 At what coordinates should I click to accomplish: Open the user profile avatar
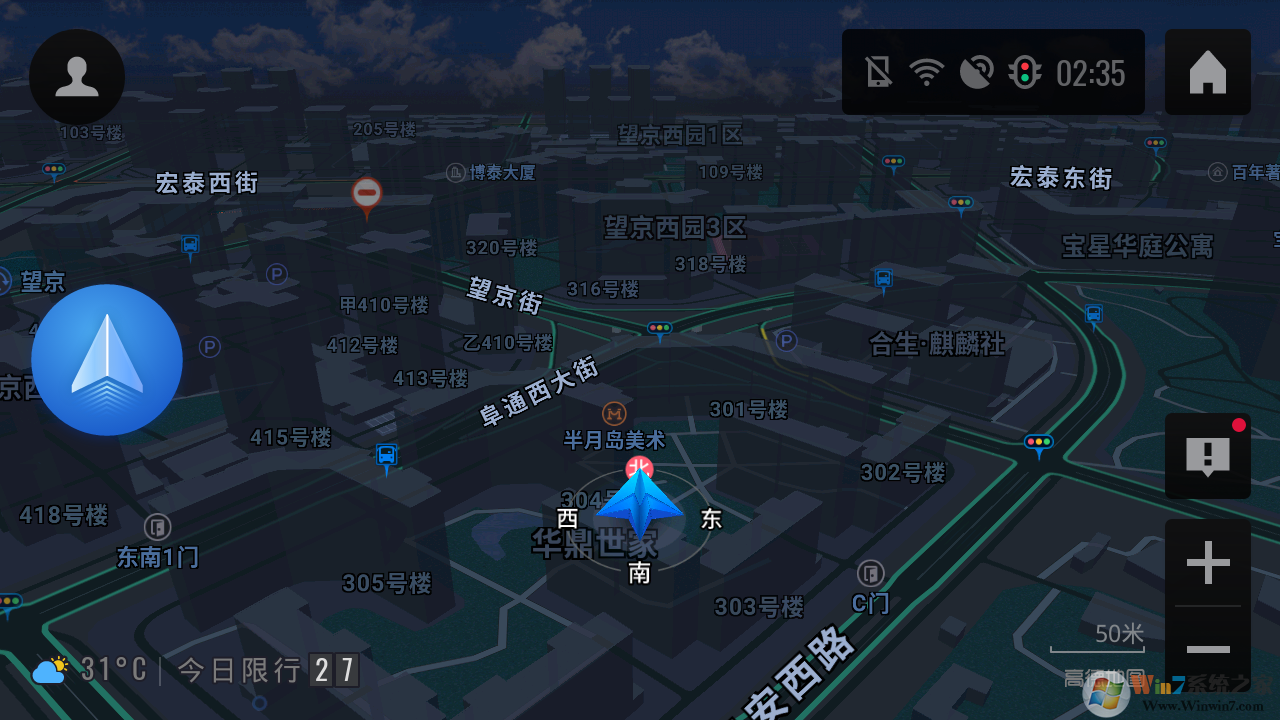pos(77,75)
